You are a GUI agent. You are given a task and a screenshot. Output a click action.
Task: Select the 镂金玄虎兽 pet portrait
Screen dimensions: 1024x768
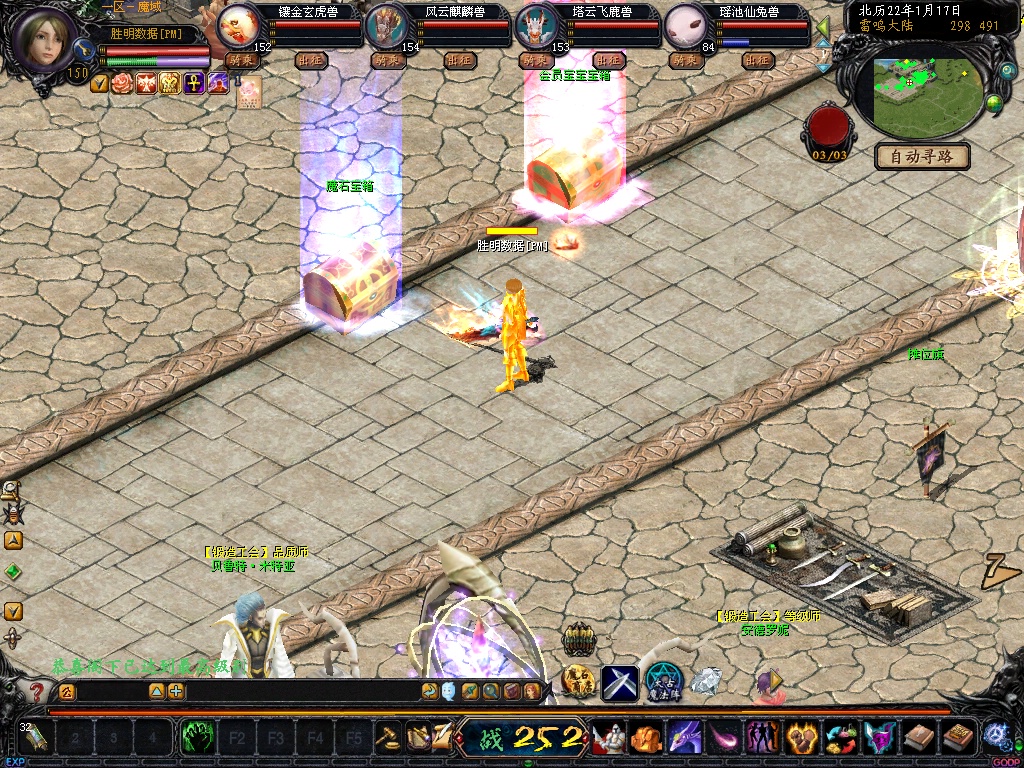237,22
